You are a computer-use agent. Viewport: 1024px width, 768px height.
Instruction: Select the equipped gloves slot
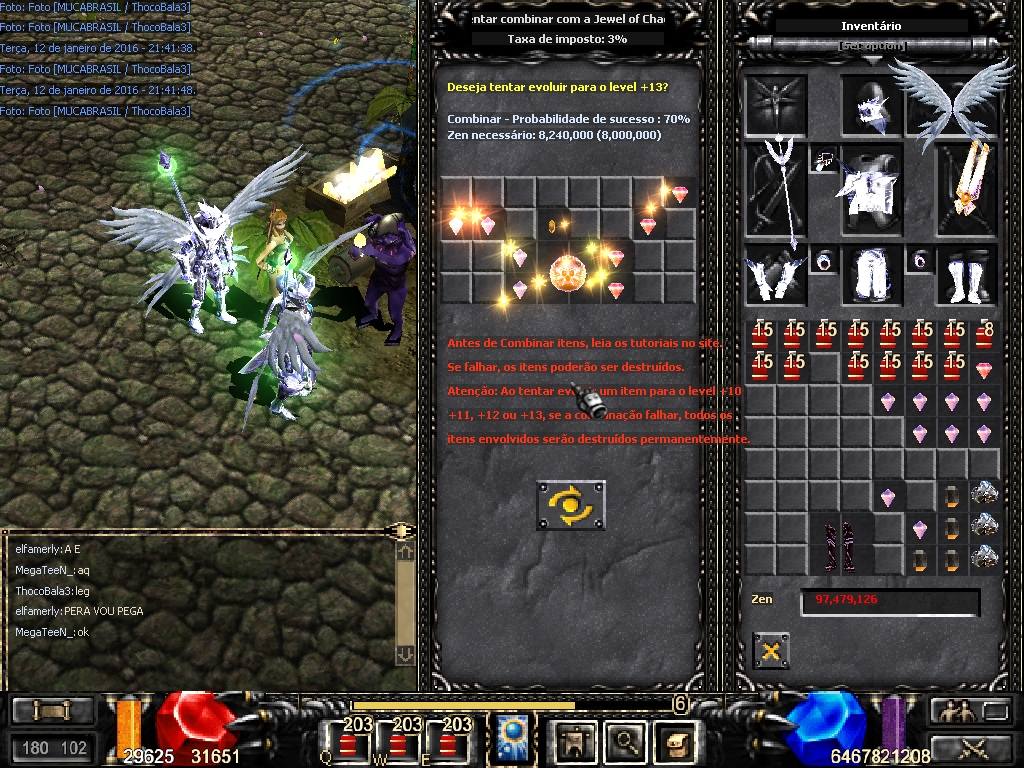[774, 274]
